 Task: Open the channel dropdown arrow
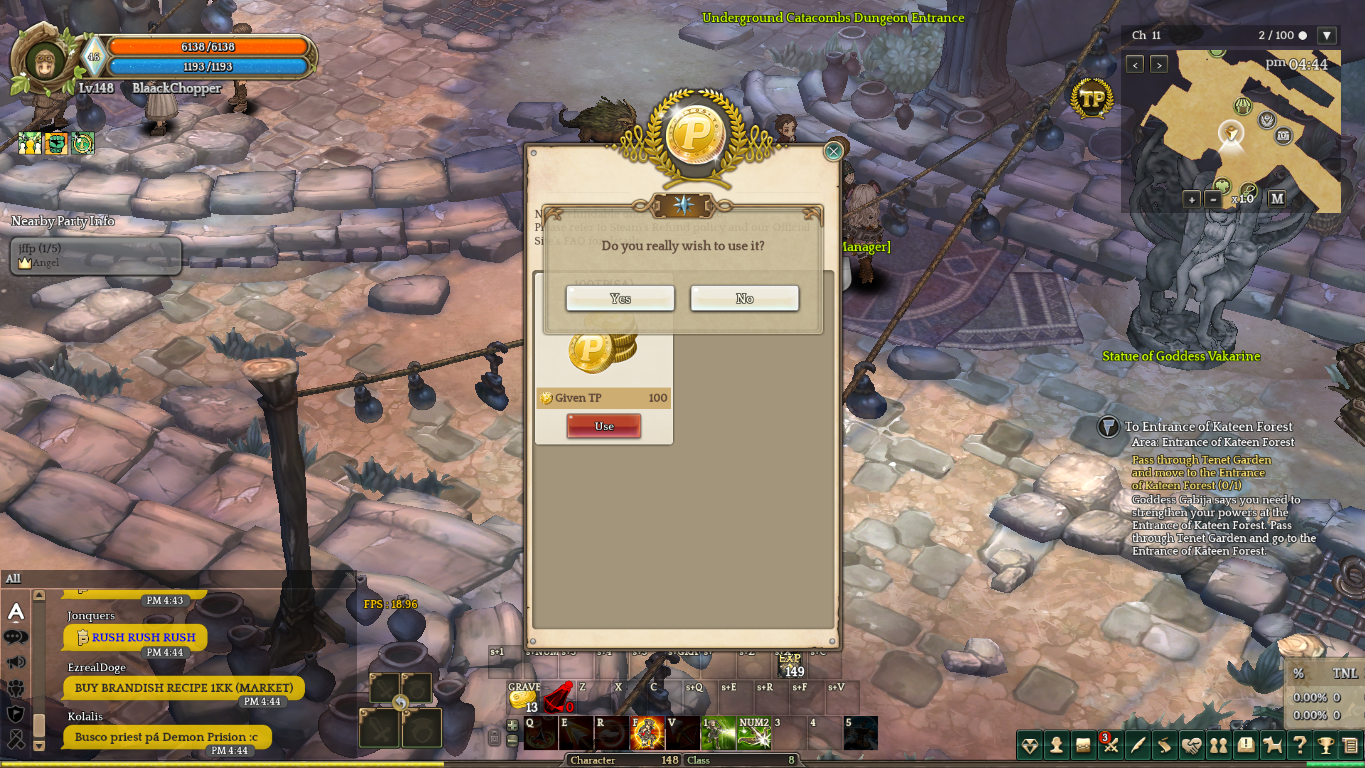pos(1327,36)
